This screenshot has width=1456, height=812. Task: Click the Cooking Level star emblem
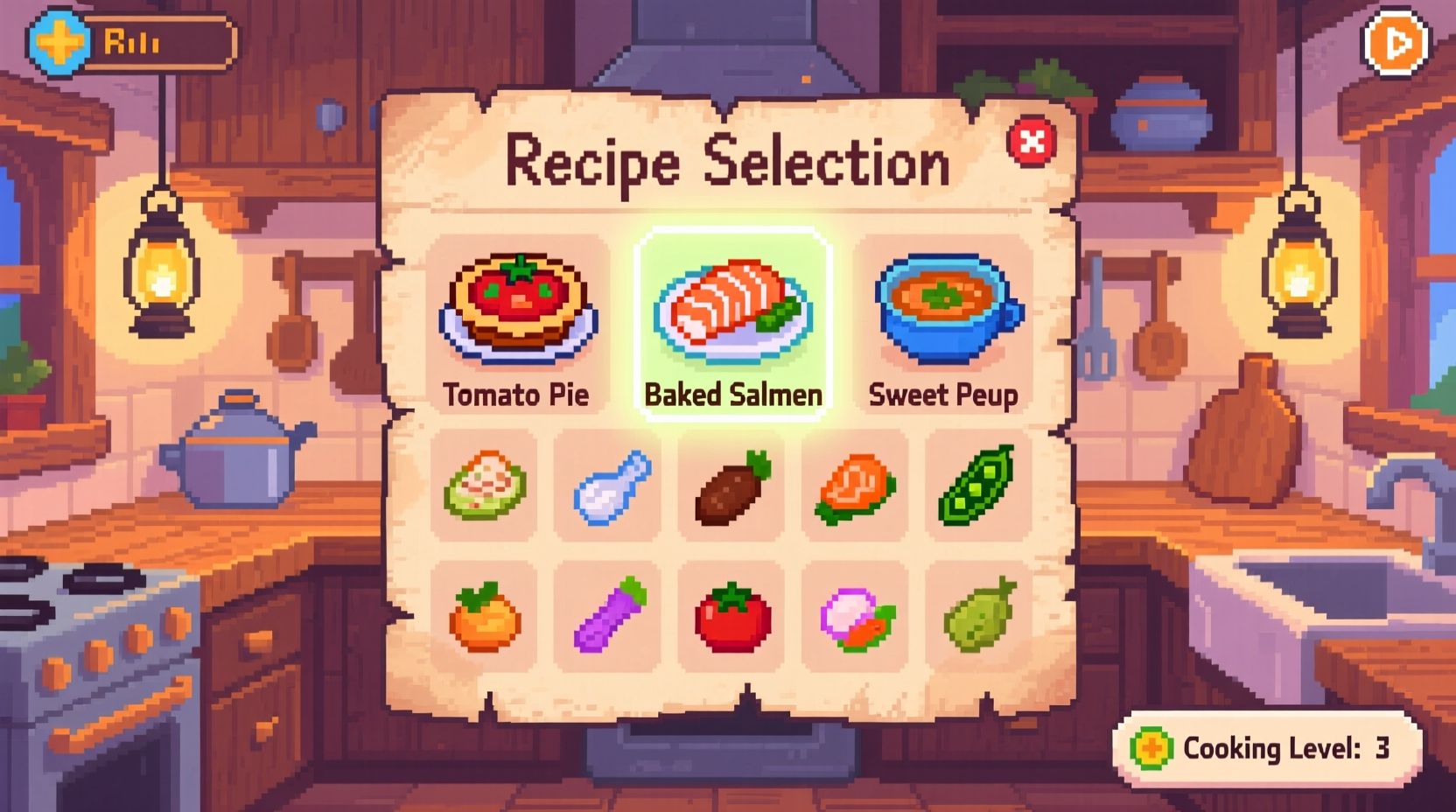click(x=1153, y=749)
